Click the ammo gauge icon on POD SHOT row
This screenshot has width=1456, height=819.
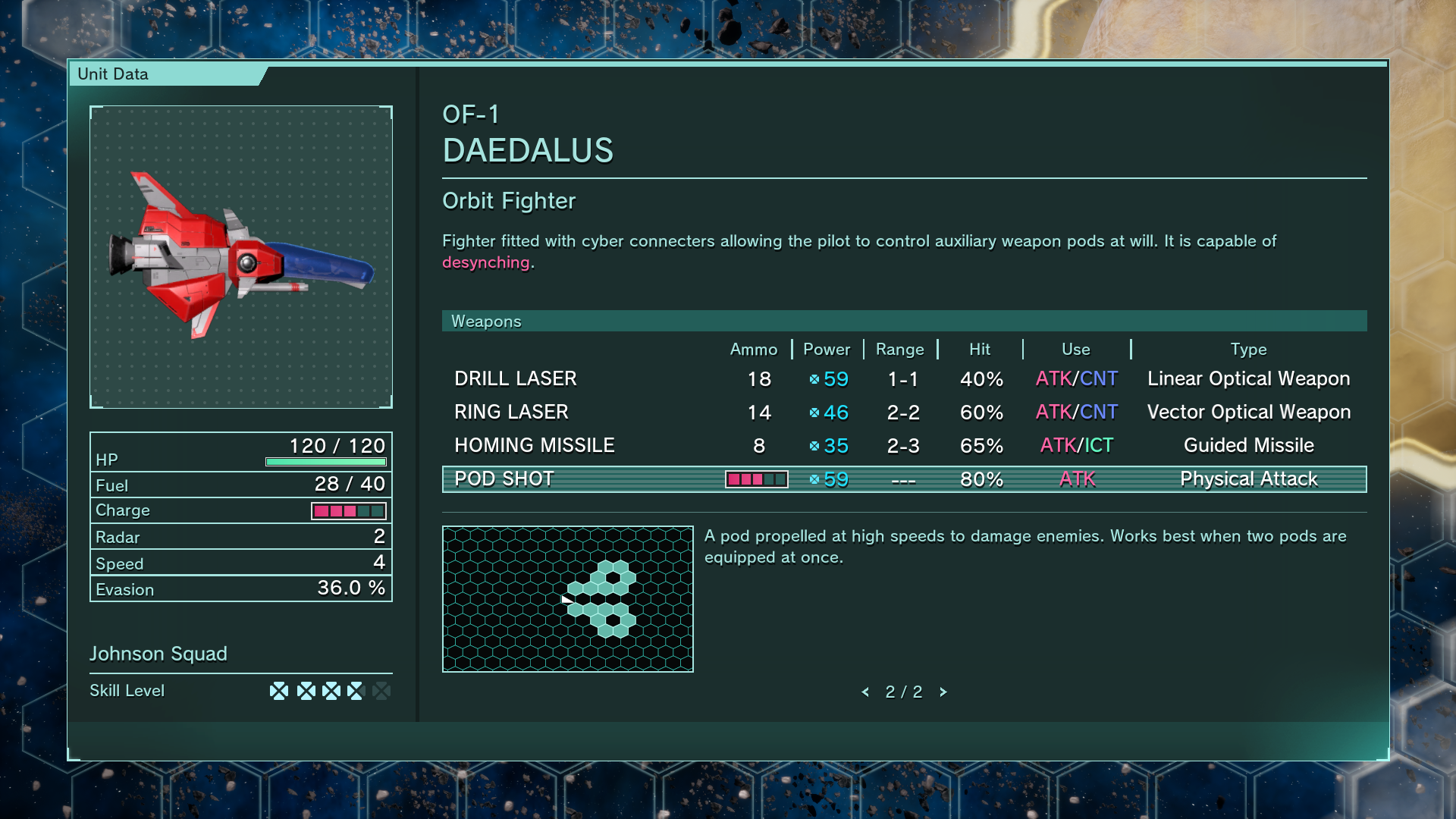tap(756, 479)
